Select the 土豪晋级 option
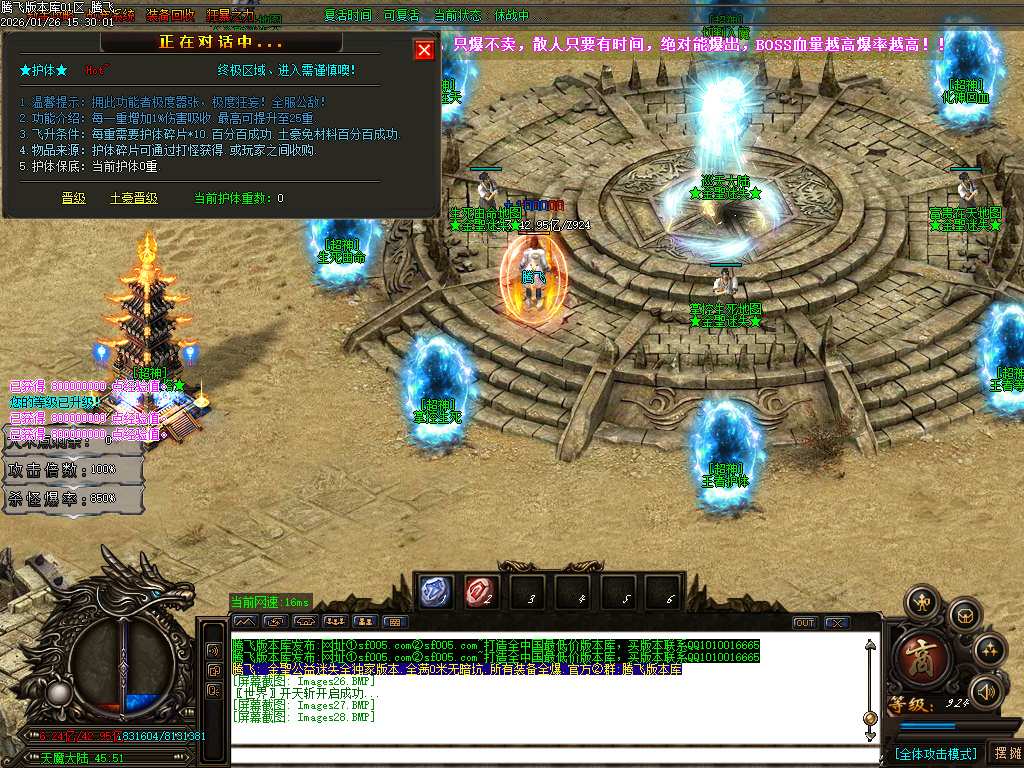Screen dimensions: 1024x768 click(133, 198)
